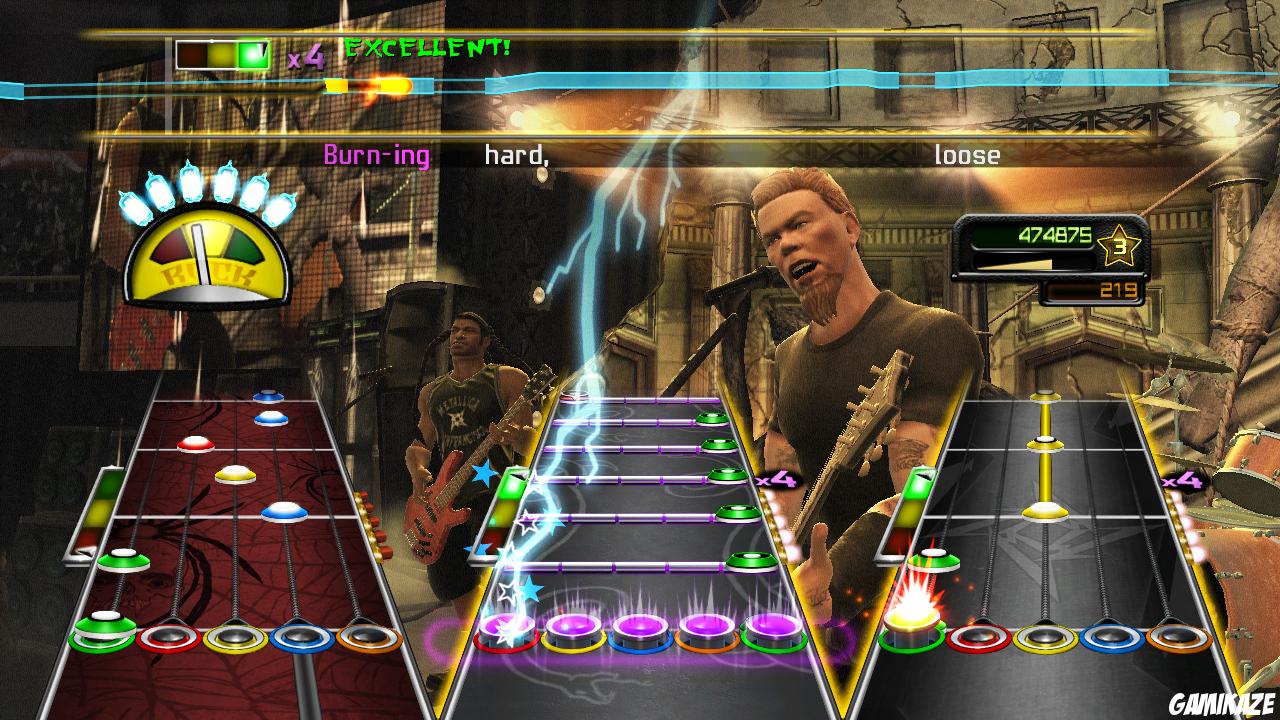Click the GAMIKAZE watermark at bottom right
Screen dimensions: 1280x720
1222,705
